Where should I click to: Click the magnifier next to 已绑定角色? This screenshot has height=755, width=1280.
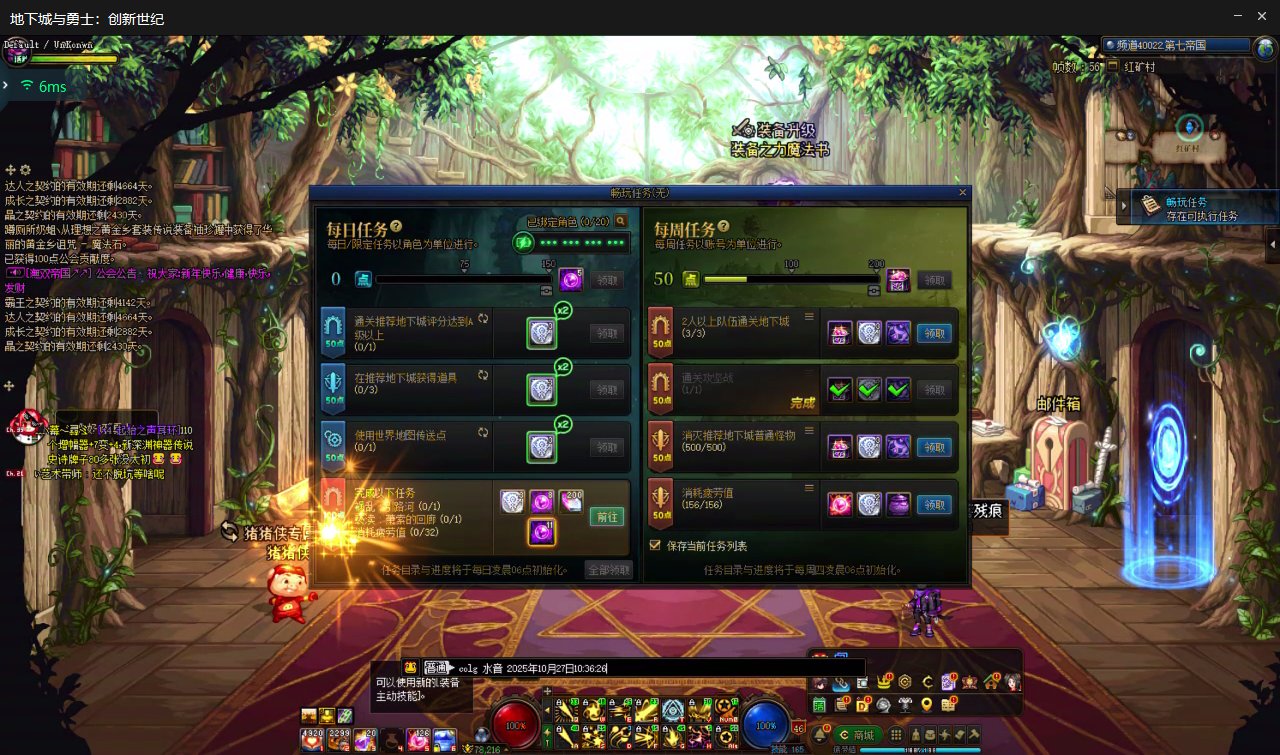[x=621, y=221]
